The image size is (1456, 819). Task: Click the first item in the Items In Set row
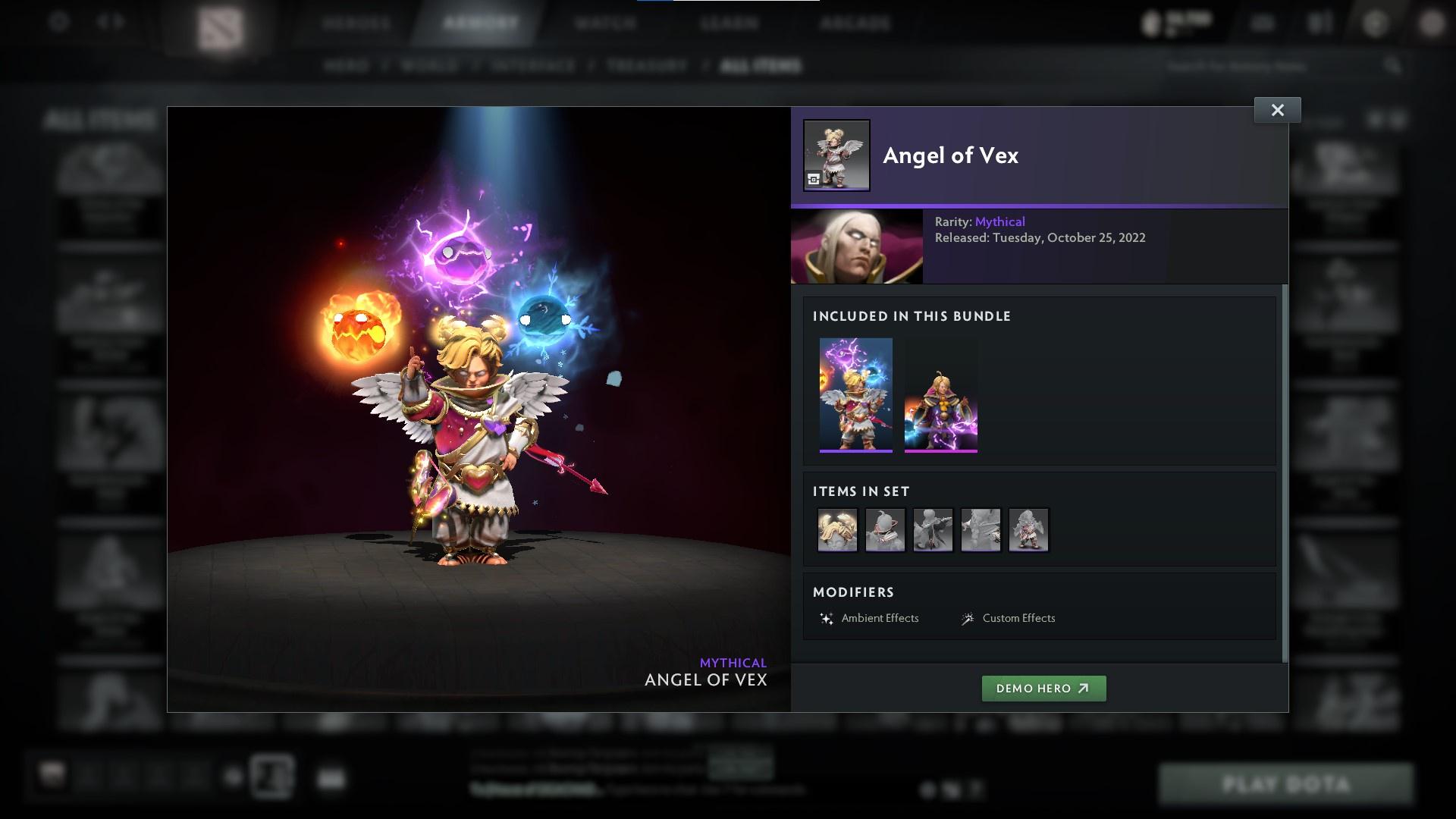point(837,529)
